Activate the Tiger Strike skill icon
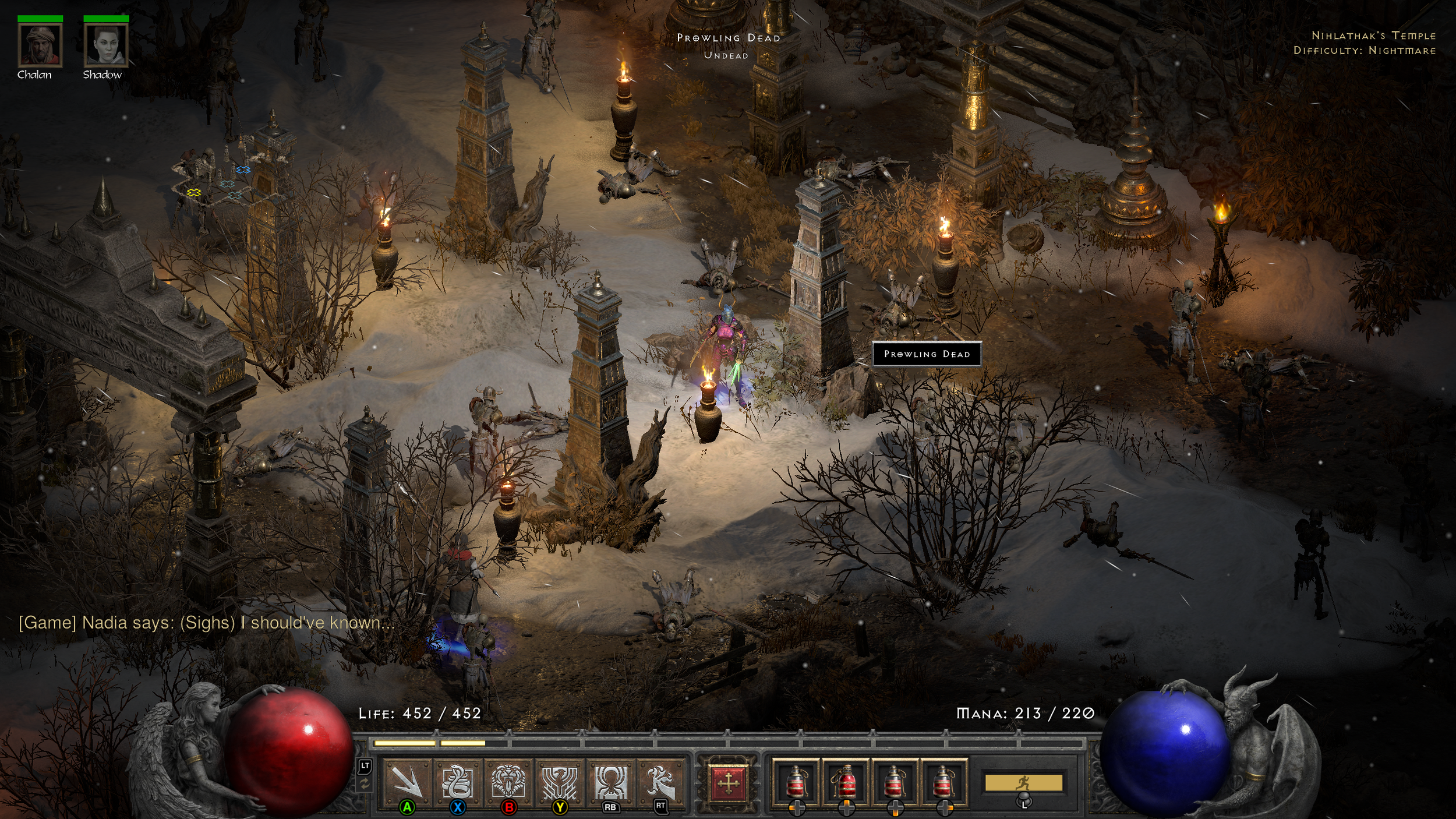This screenshot has height=819, width=1456. (508, 781)
